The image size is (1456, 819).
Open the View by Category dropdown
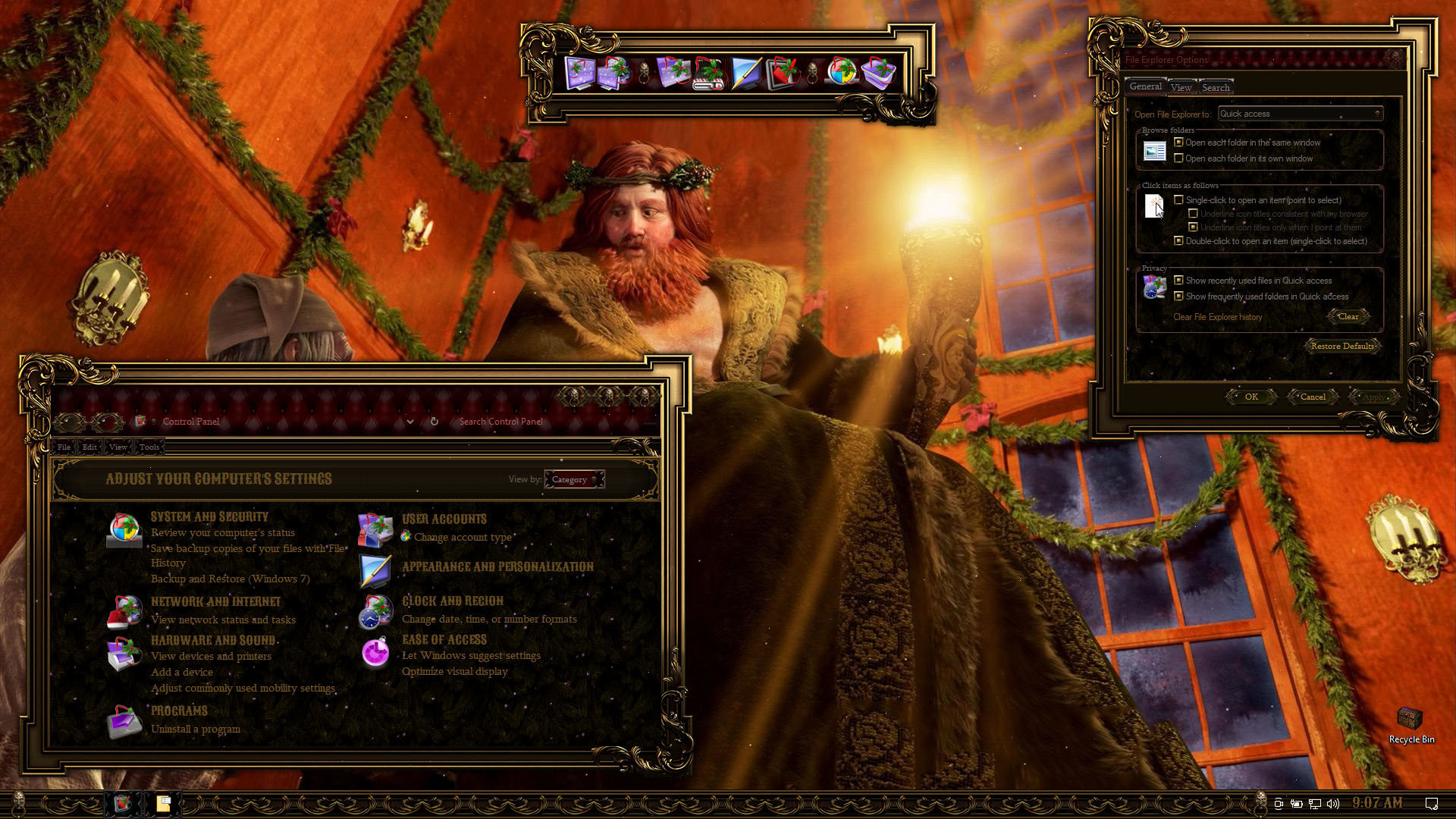coord(574,479)
